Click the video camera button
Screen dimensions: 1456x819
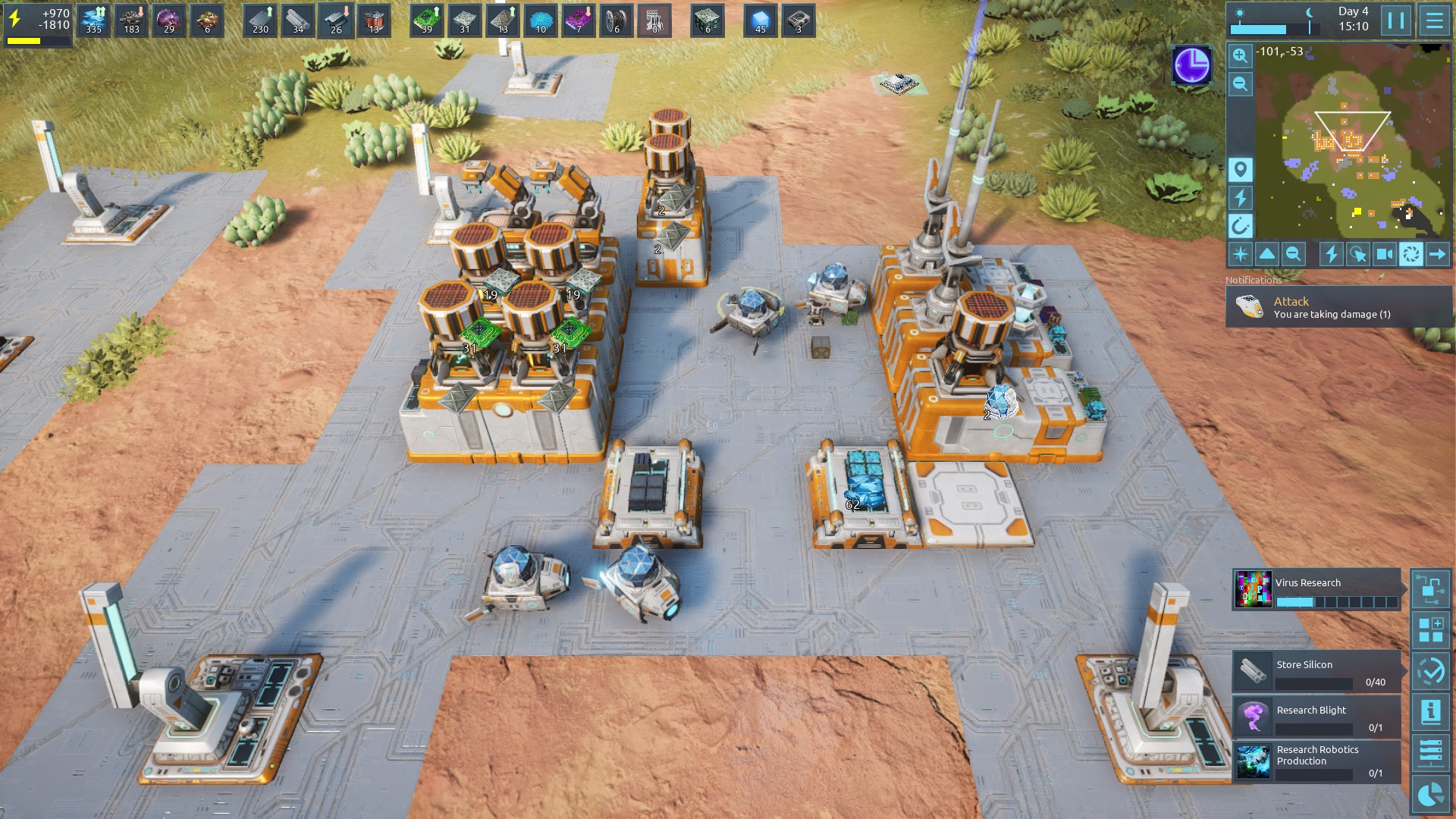point(1384,255)
